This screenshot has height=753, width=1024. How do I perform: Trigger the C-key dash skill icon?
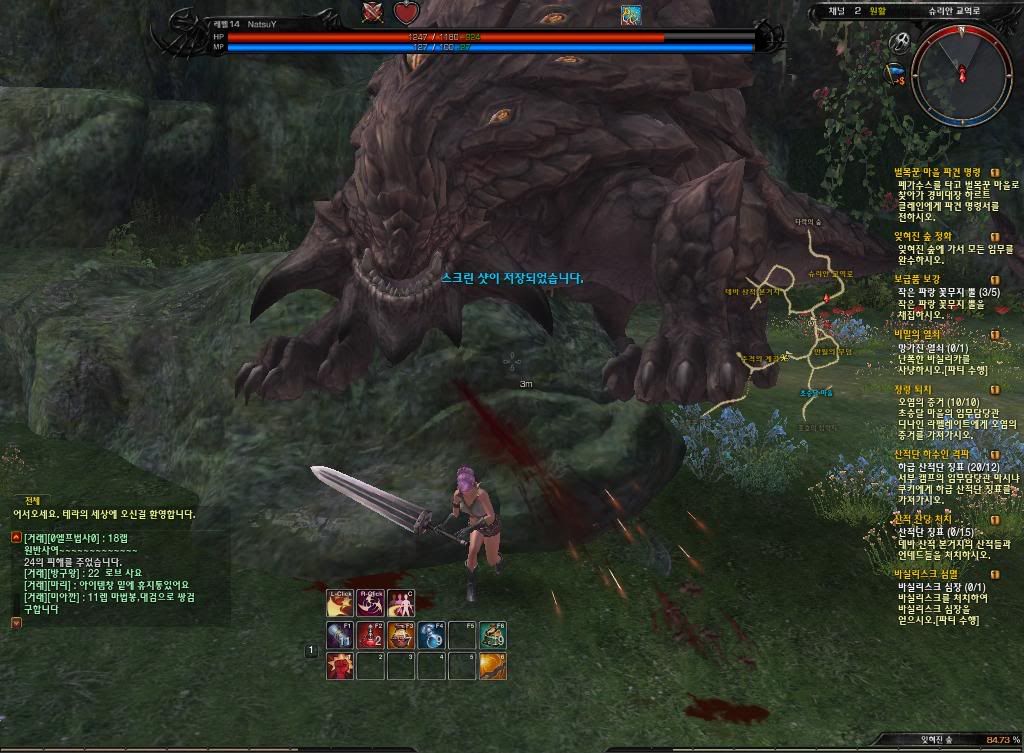[x=400, y=604]
